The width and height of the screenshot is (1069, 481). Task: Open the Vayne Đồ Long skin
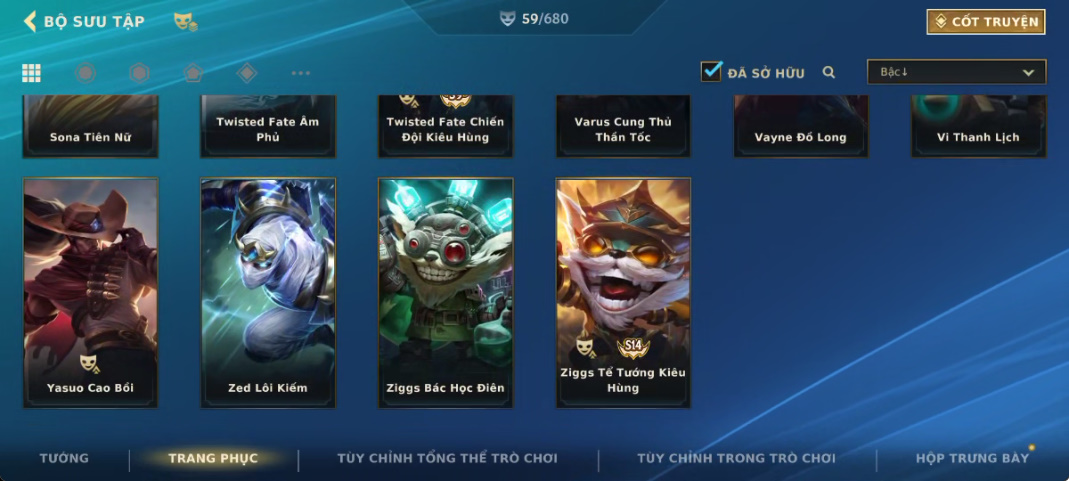click(x=800, y=126)
